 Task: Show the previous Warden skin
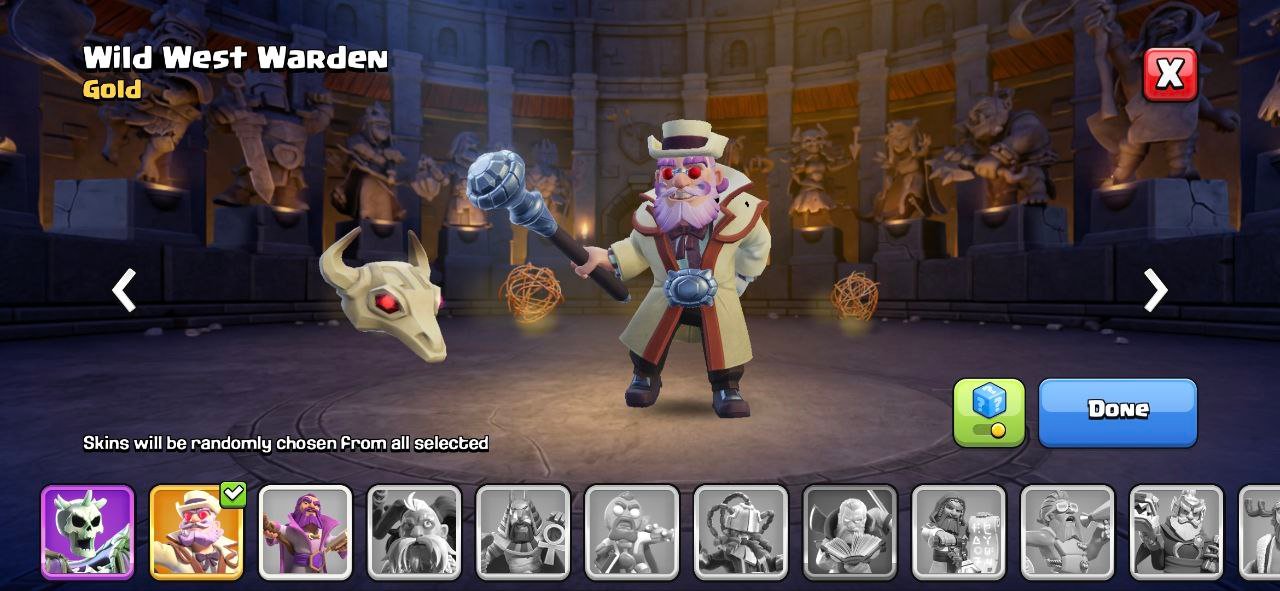click(124, 290)
